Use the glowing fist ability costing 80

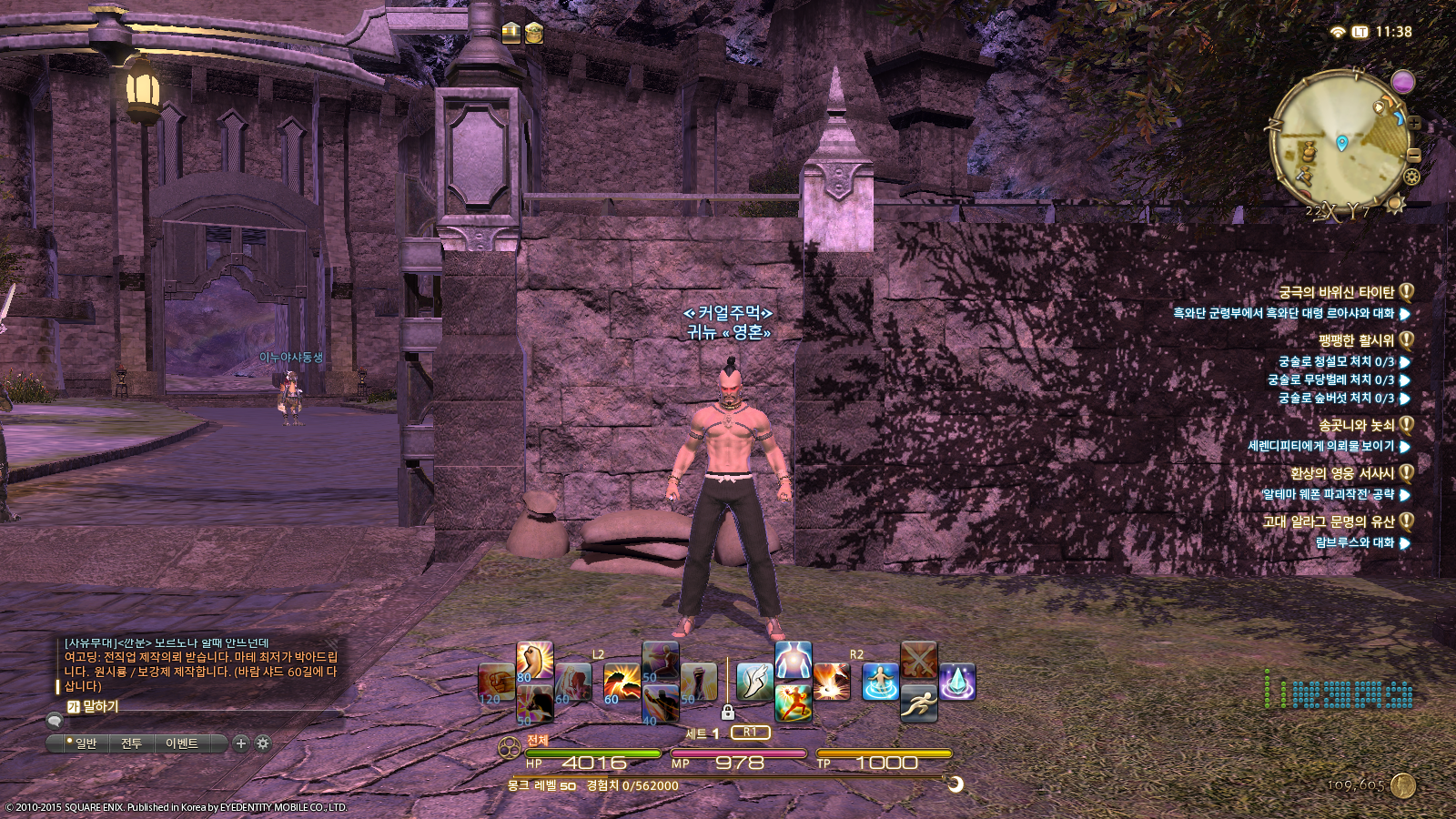tap(535, 661)
